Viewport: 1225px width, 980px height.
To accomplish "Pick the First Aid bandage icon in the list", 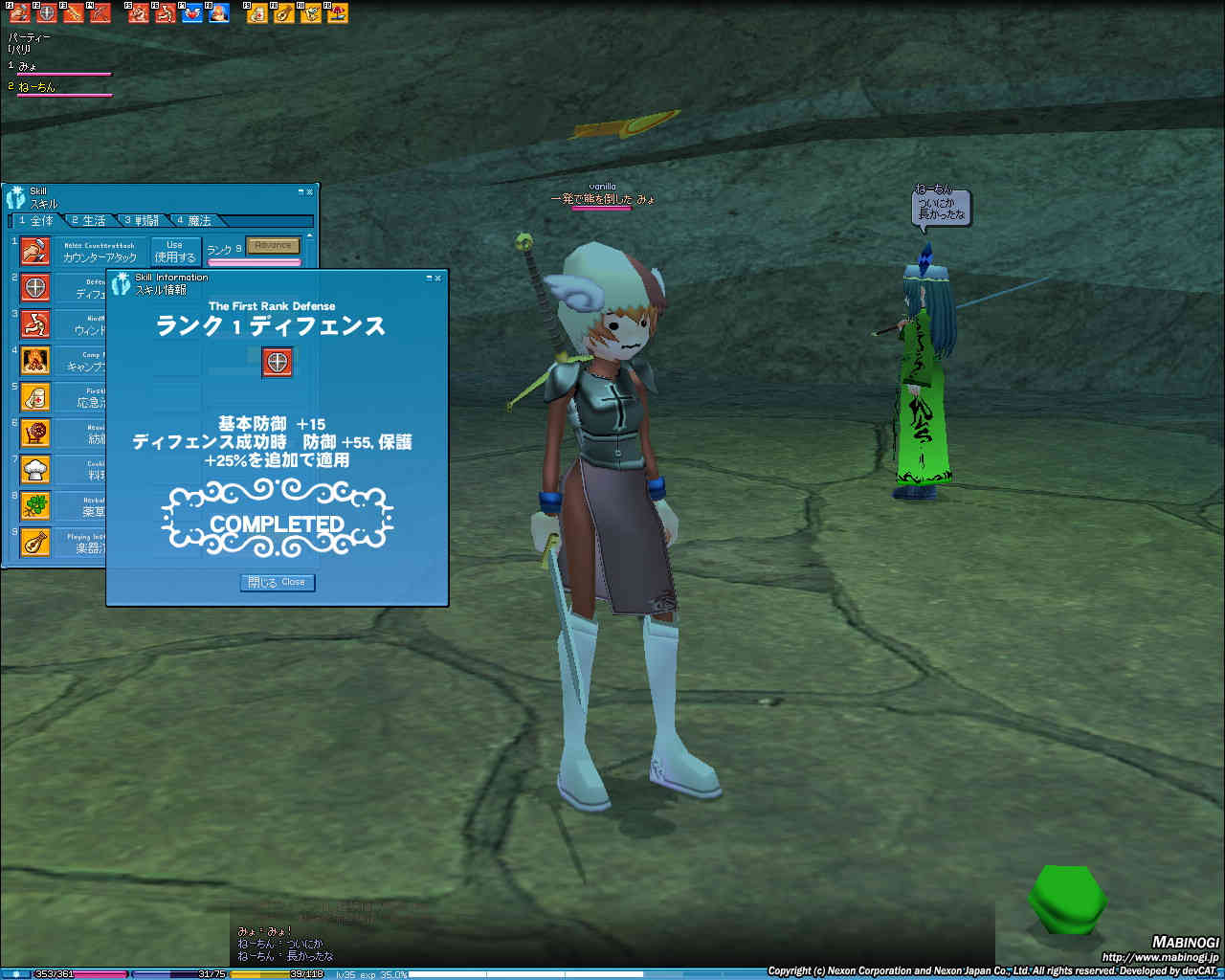I will click(35, 397).
